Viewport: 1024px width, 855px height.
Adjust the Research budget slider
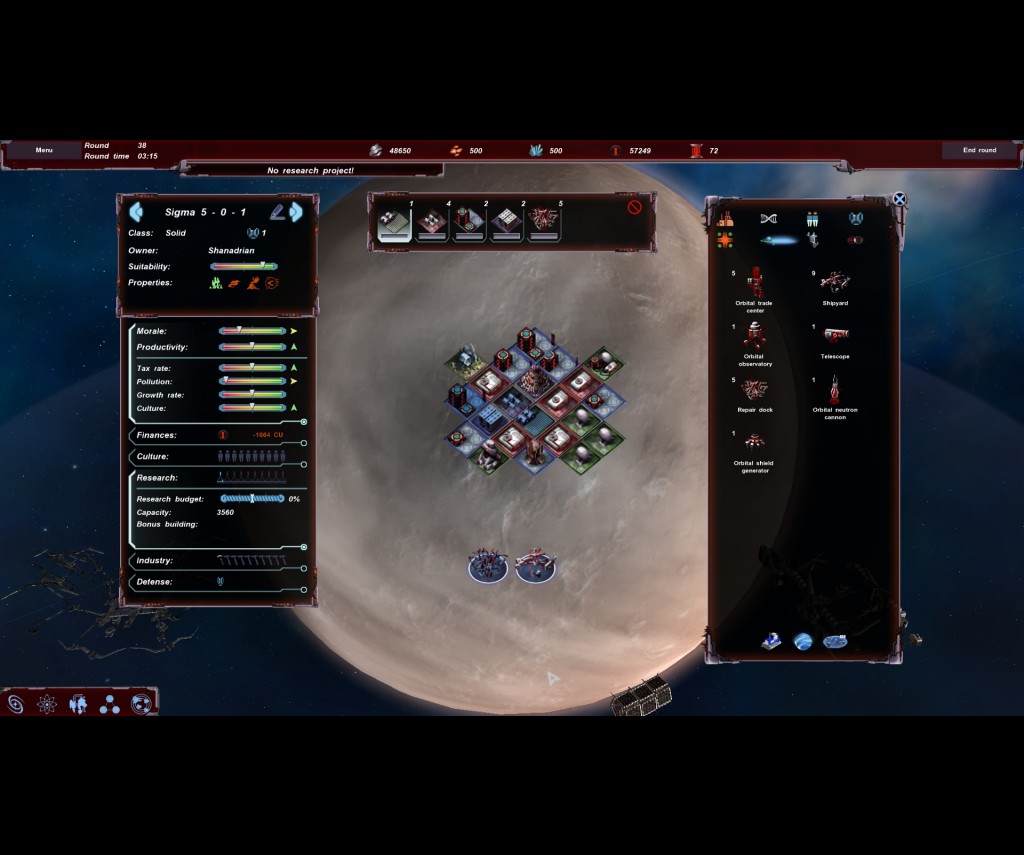point(252,498)
